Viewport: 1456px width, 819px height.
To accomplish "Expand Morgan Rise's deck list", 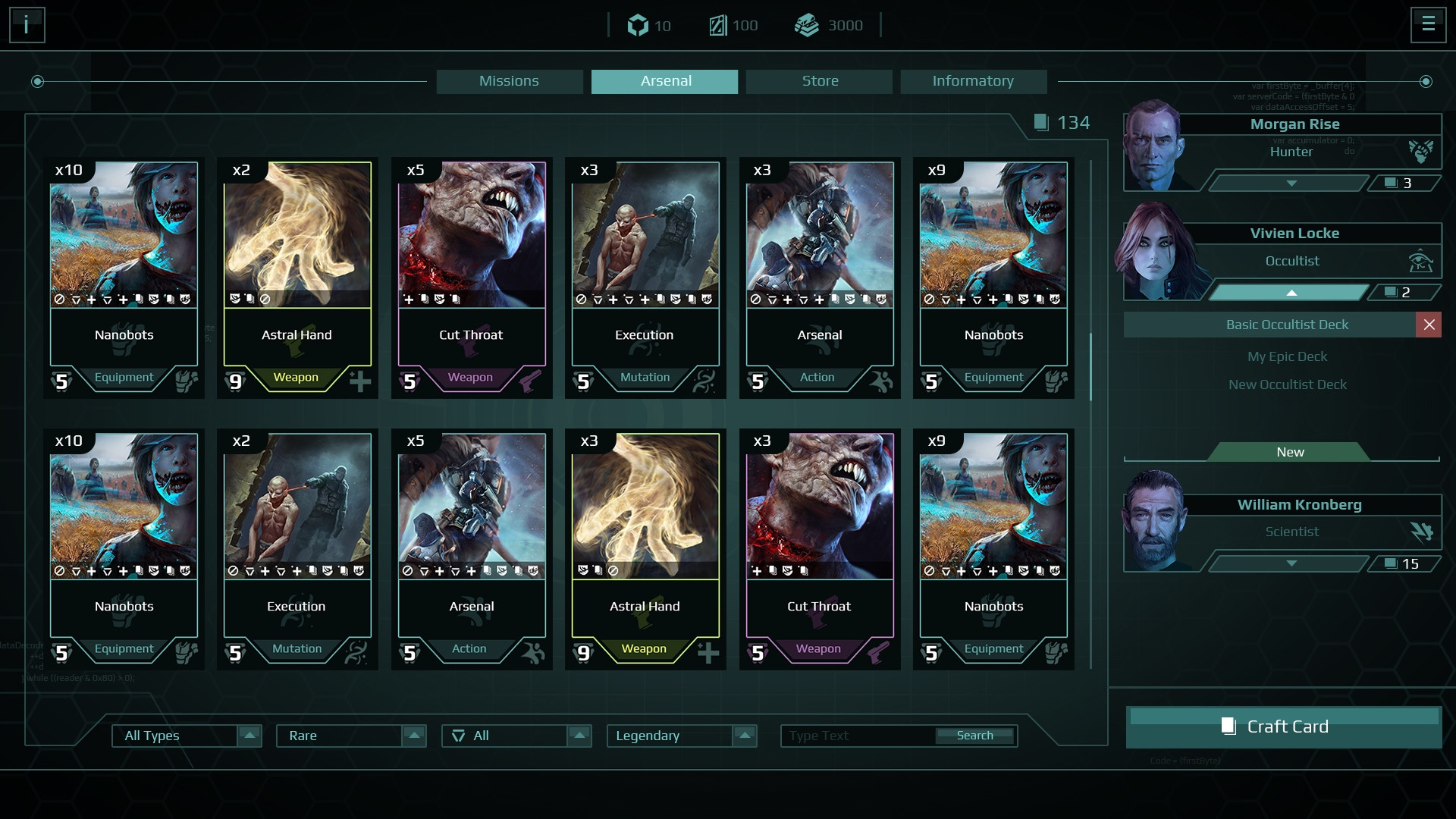I will pyautogui.click(x=1291, y=184).
